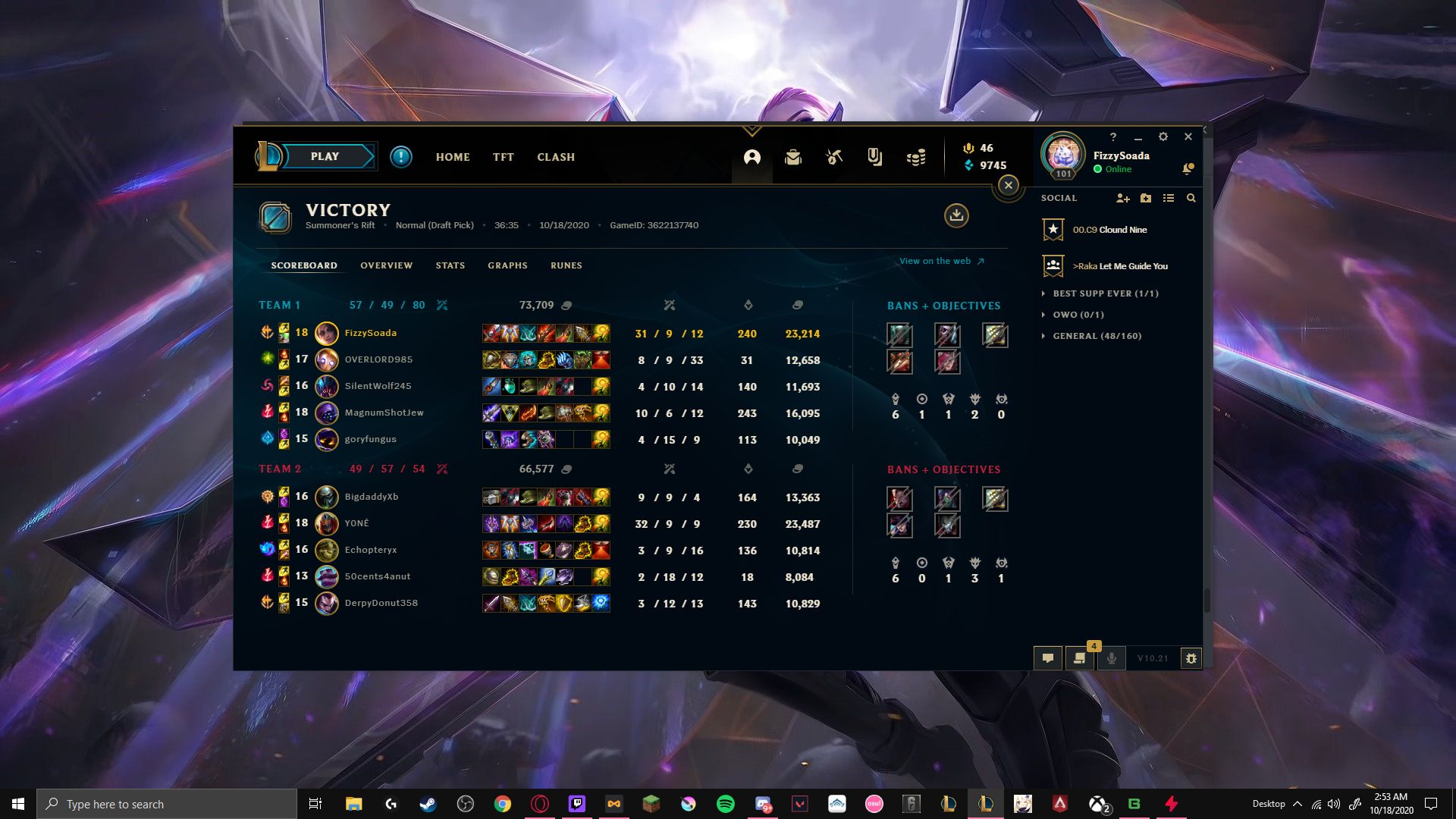
Task: Click the View on the web link
Action: (x=935, y=261)
